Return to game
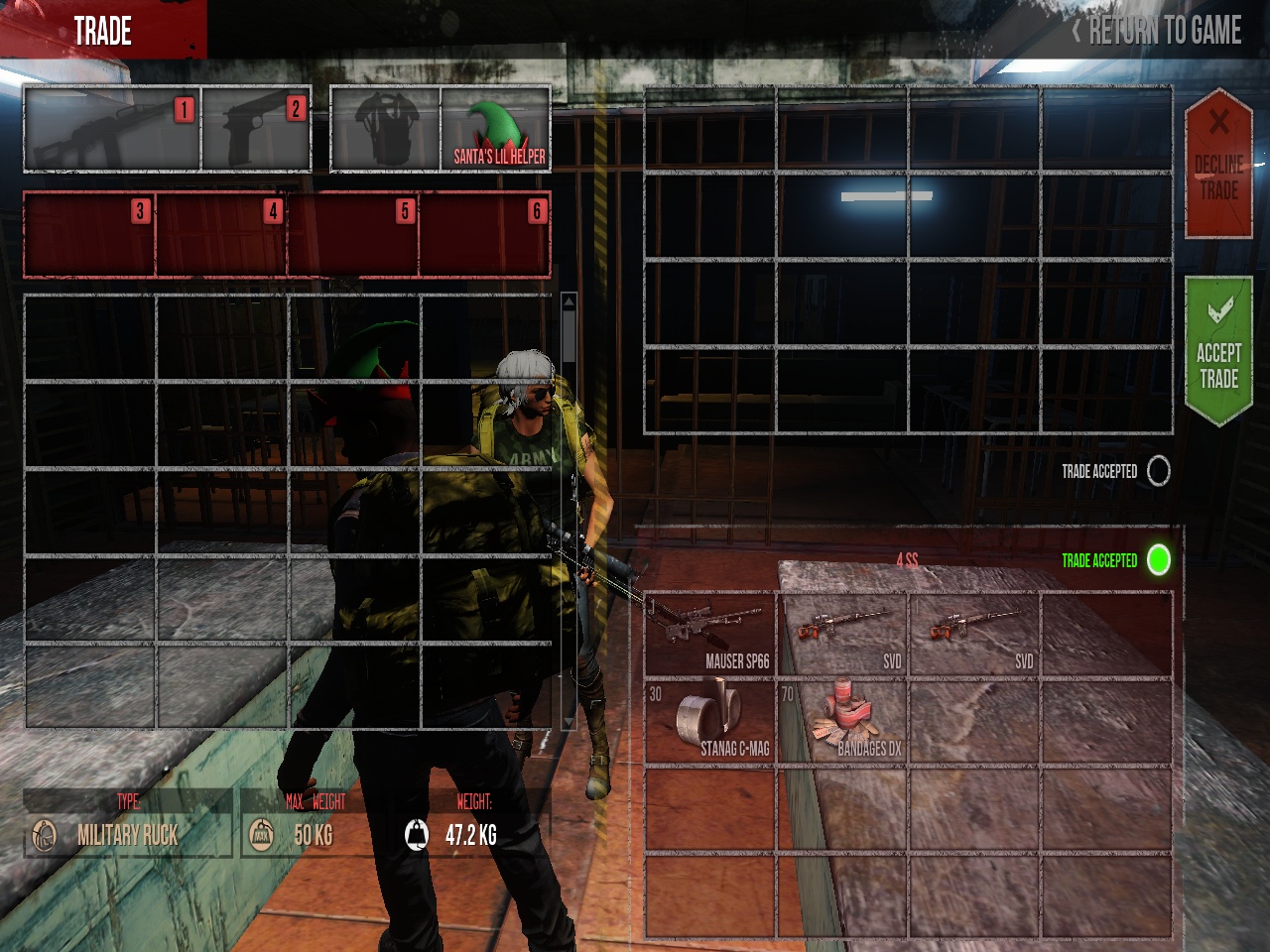Screen dimensions: 1270x952 pos(1157,31)
